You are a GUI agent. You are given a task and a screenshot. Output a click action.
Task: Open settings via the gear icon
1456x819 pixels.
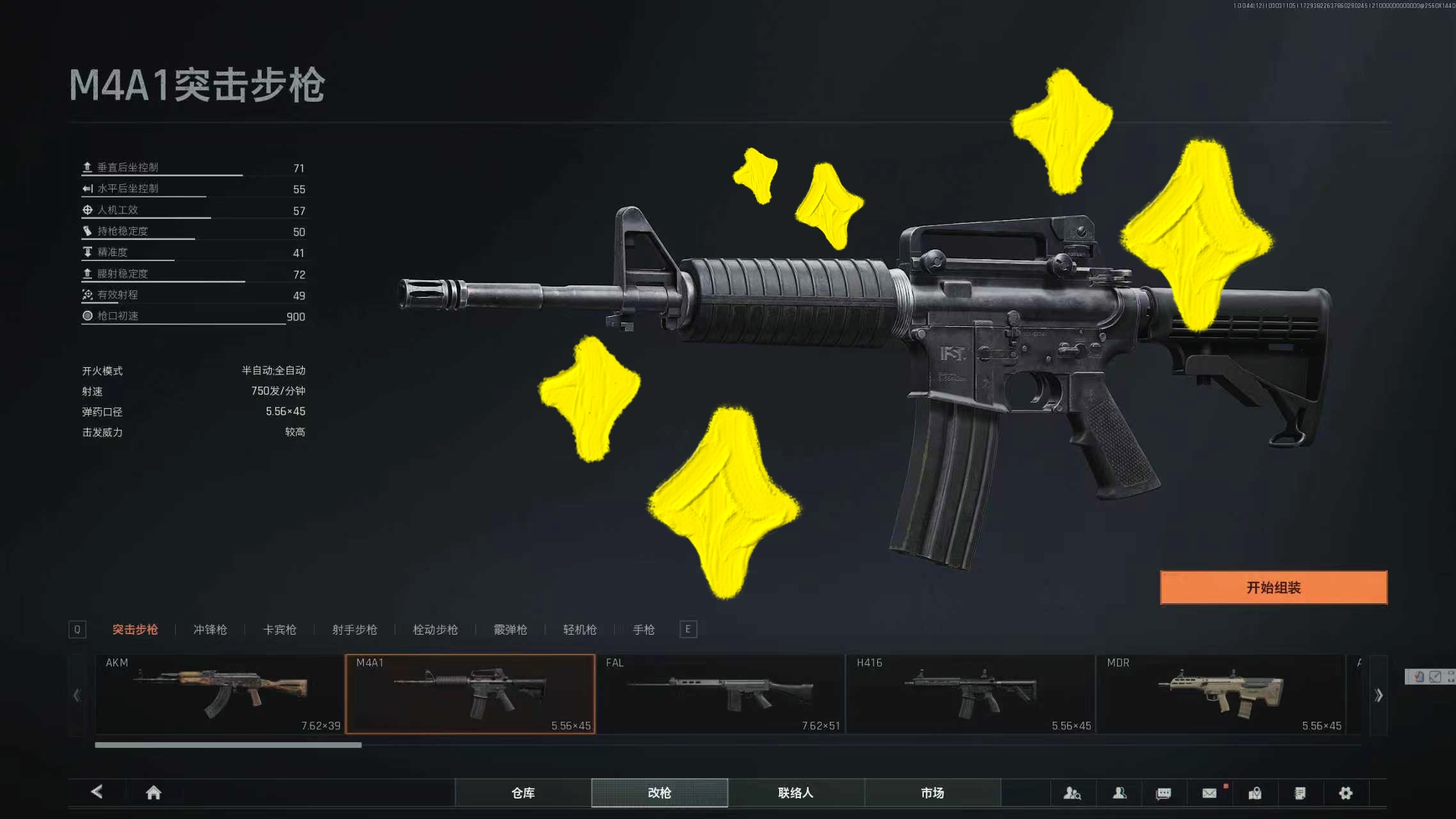1345,793
